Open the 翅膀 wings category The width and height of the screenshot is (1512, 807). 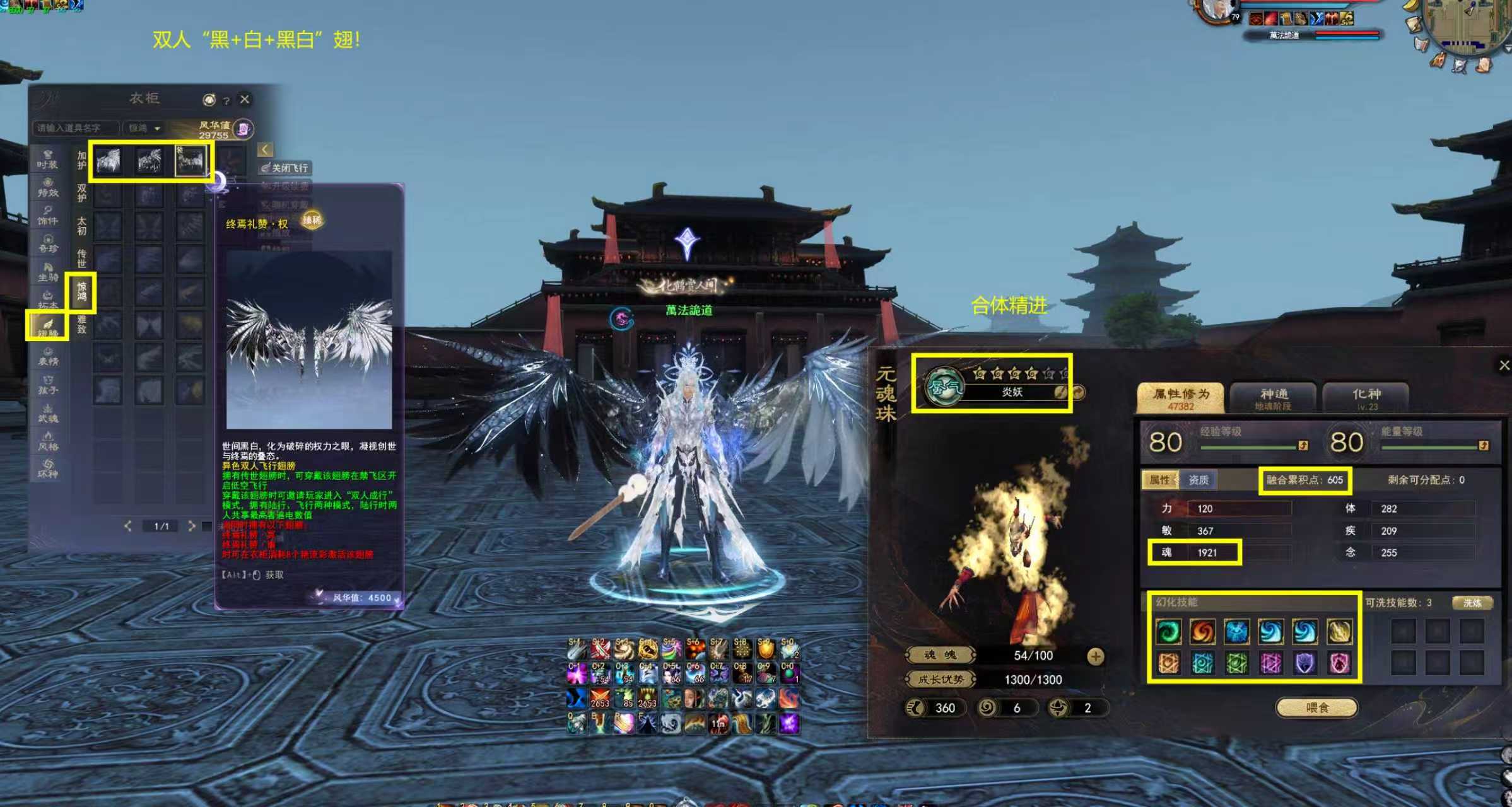pos(47,327)
